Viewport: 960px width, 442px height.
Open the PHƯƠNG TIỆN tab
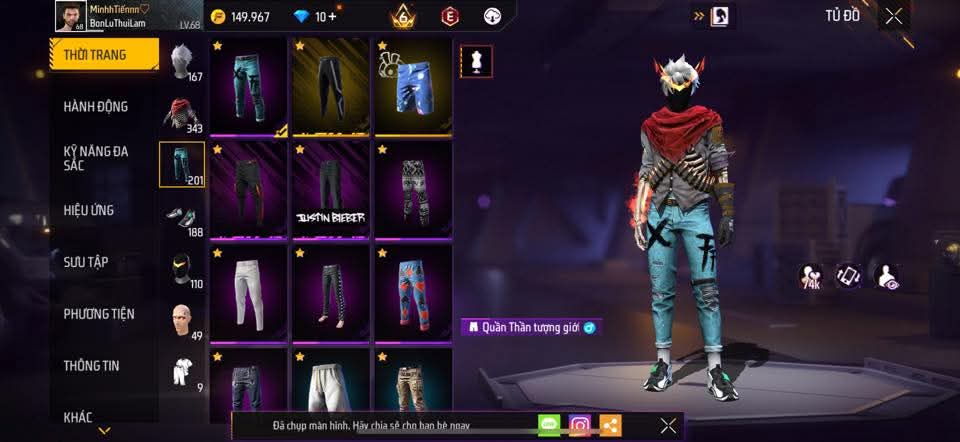[x=98, y=314]
